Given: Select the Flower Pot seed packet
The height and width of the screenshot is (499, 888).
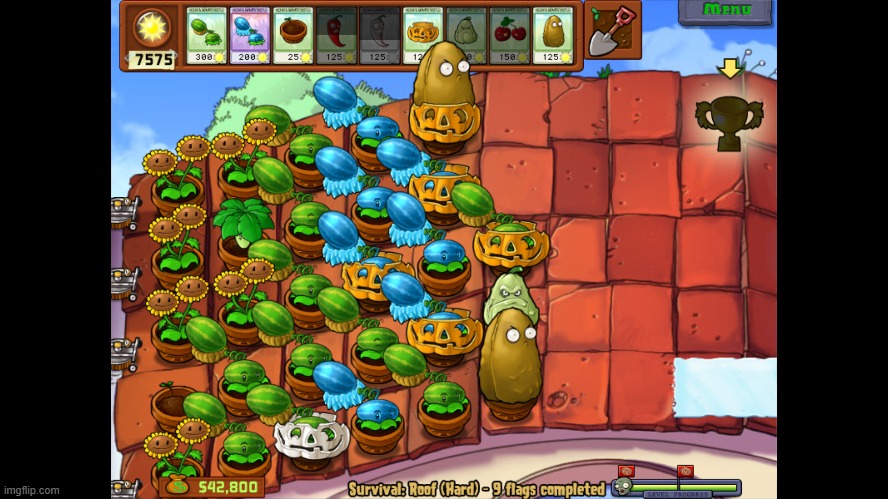Looking at the screenshot, I should (293, 36).
